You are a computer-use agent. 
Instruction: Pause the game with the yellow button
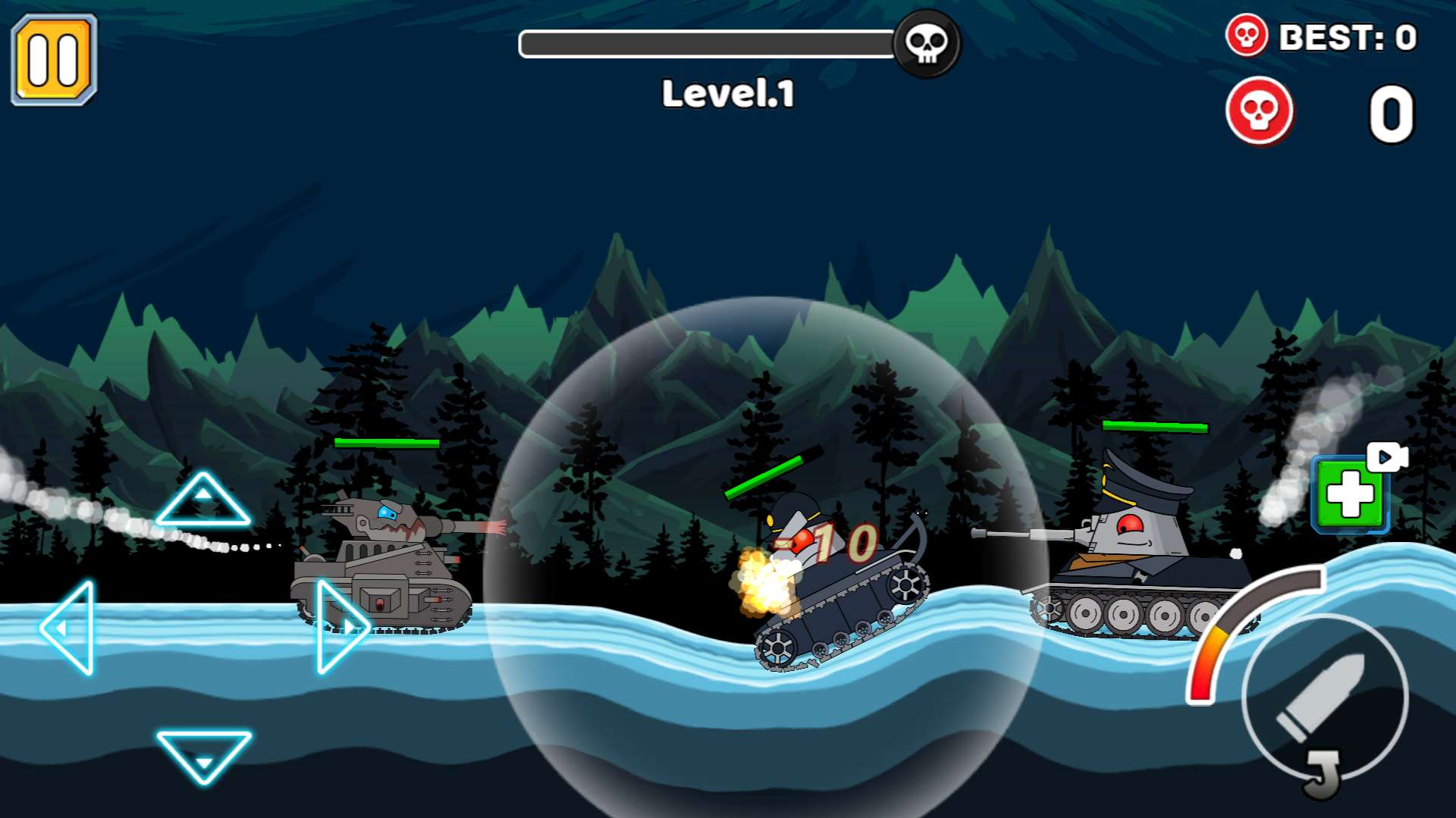click(x=53, y=59)
